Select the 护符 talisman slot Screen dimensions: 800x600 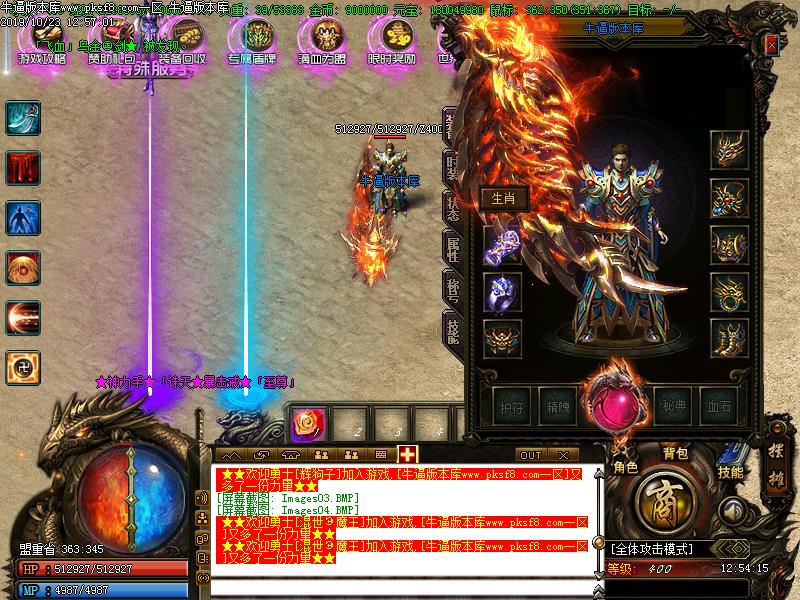[x=510, y=406]
